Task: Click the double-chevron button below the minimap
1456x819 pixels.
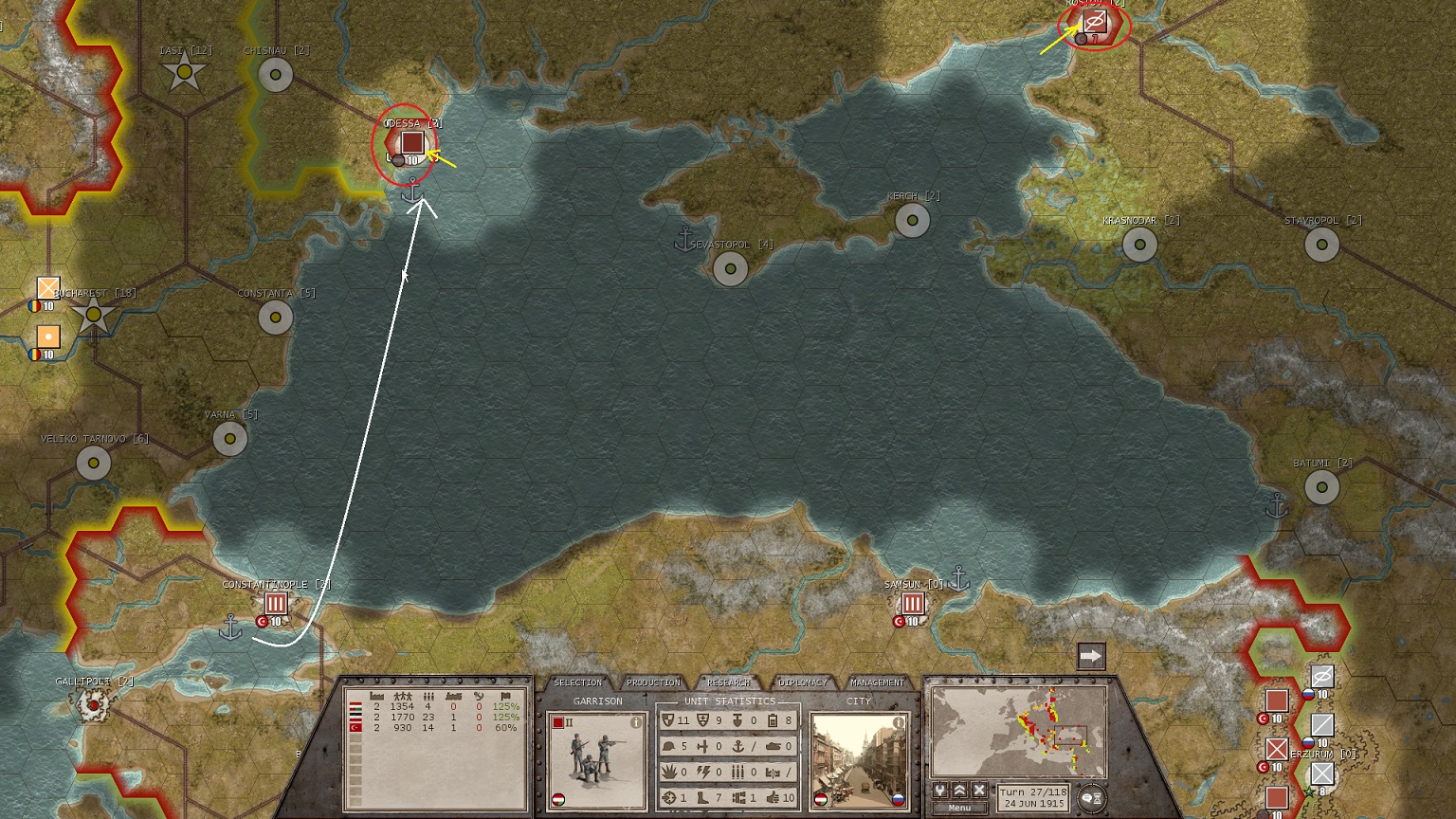Action: (x=959, y=791)
